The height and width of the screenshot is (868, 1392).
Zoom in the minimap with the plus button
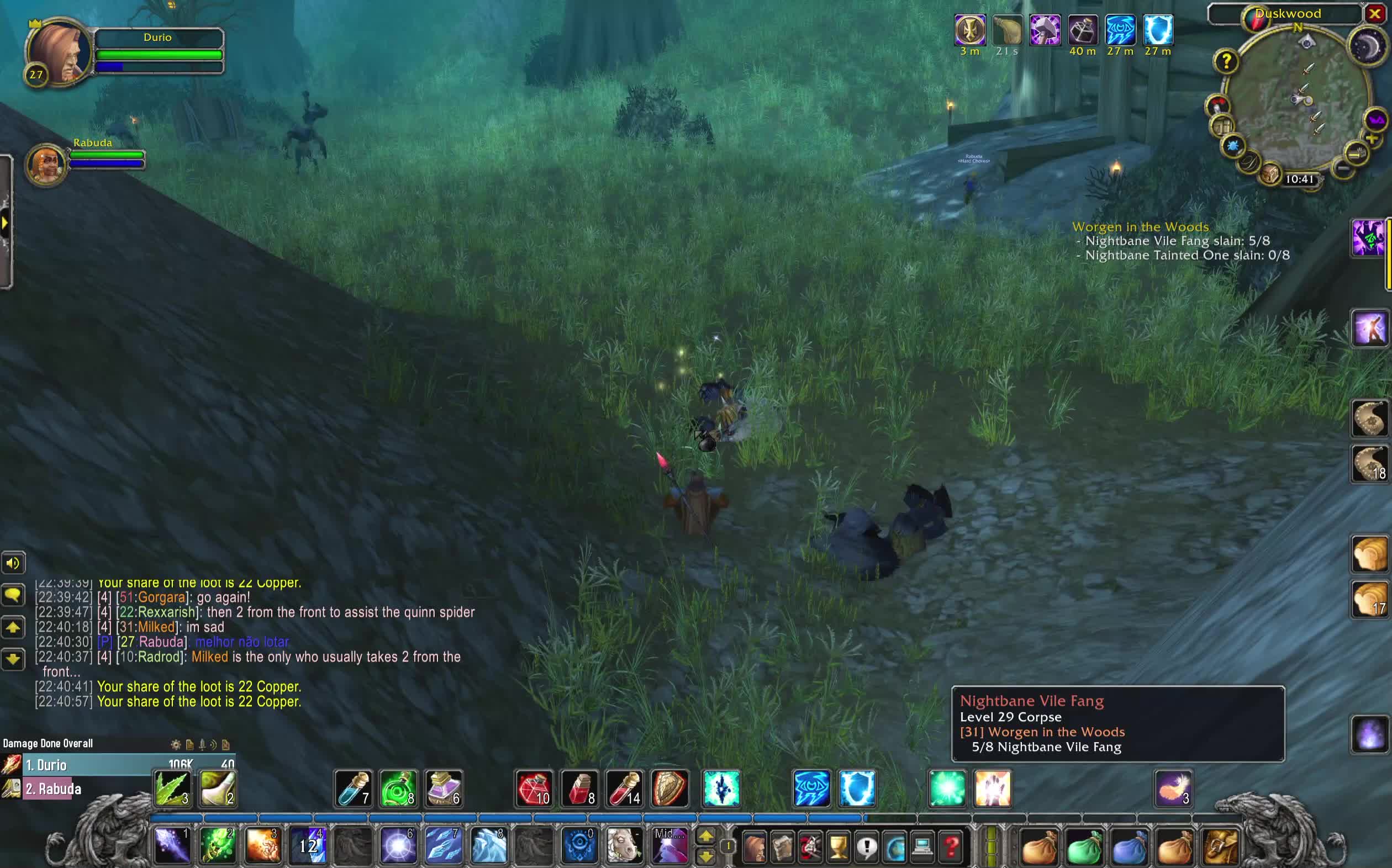click(x=1372, y=140)
